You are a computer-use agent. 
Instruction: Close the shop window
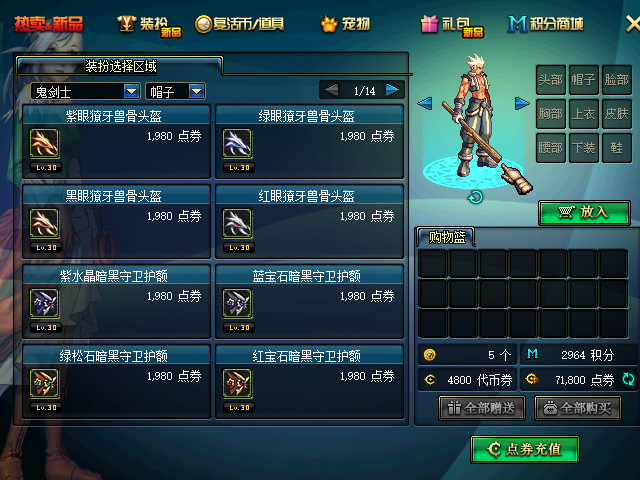tap(631, 22)
